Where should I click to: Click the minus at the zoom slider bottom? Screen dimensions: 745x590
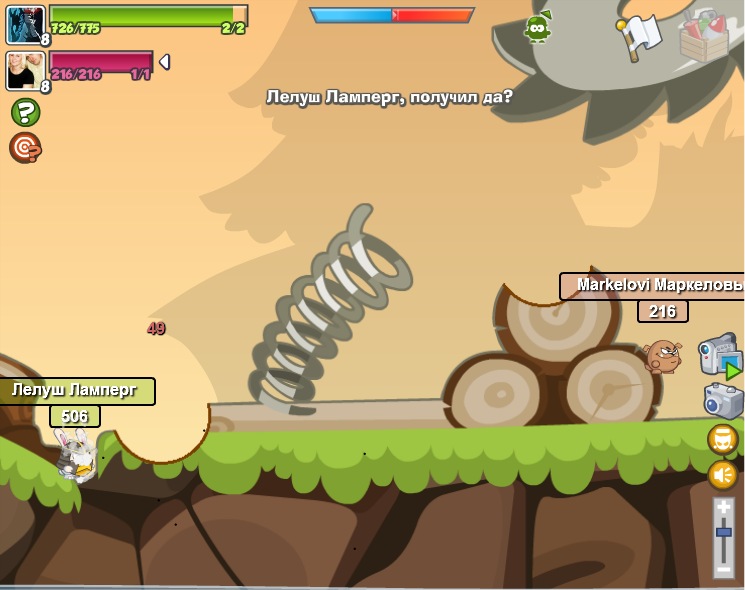click(x=724, y=569)
